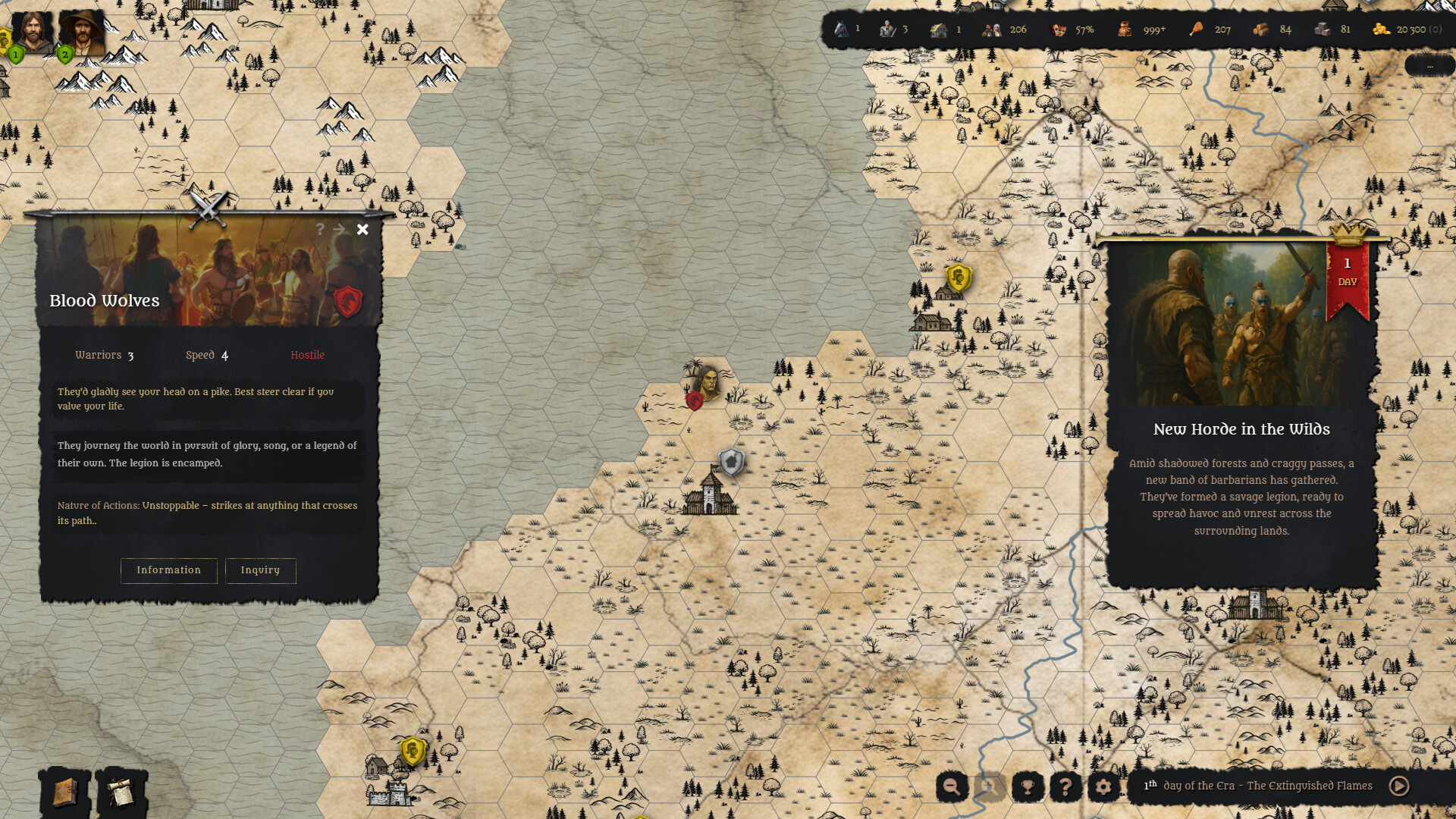Click the small ellipsis button under the resource bar
The width and height of the screenshot is (1456, 819).
[x=1429, y=66]
